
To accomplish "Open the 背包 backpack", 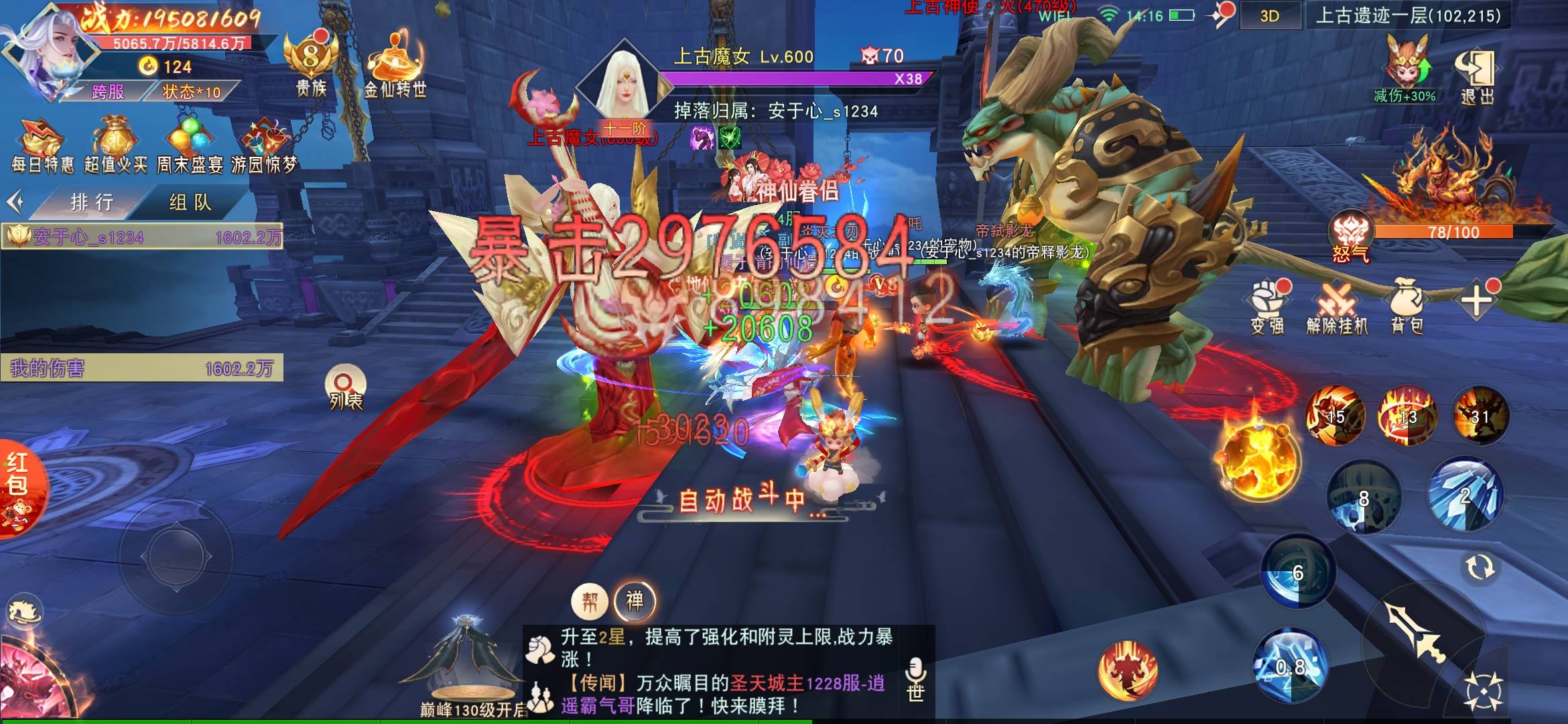I will (1407, 307).
